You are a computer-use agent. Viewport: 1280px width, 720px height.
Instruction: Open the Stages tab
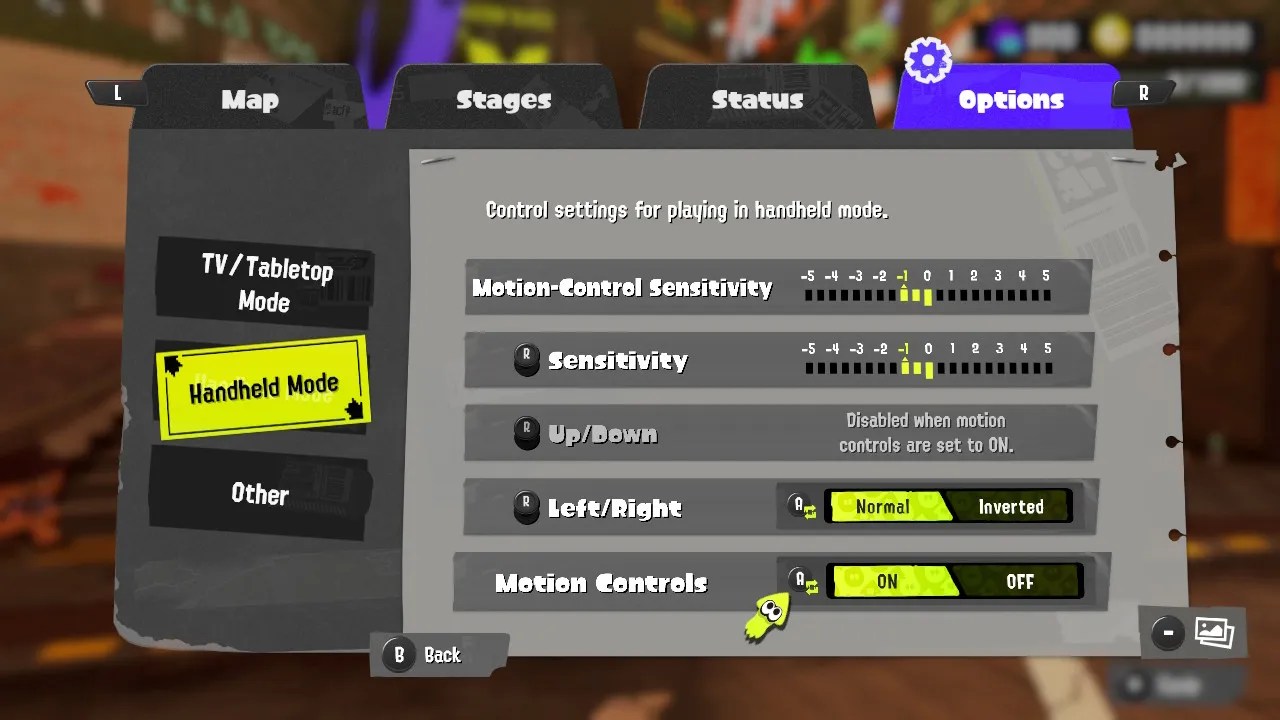pyautogui.click(x=504, y=100)
